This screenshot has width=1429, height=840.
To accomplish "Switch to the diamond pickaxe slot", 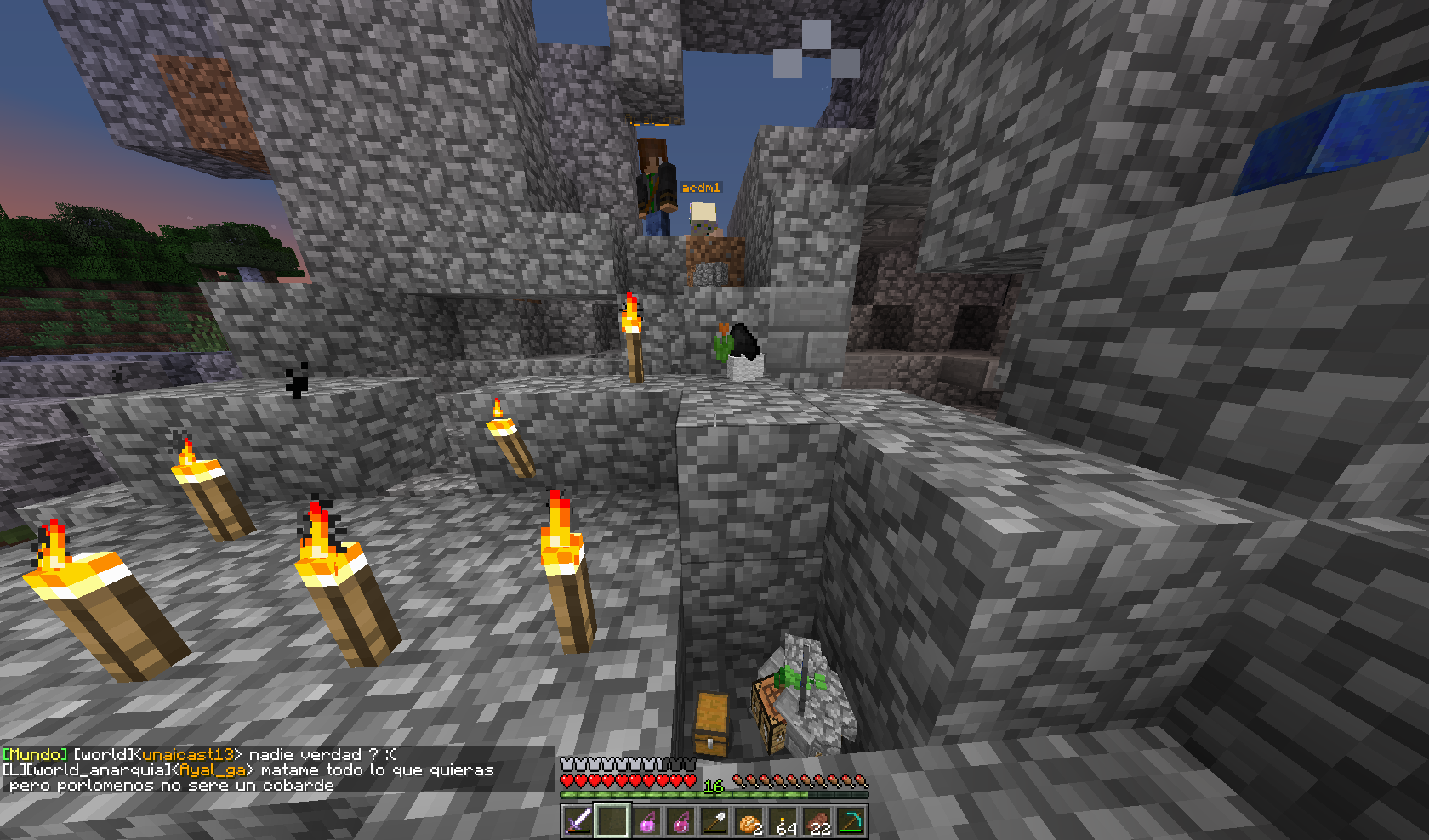I will coord(851,821).
